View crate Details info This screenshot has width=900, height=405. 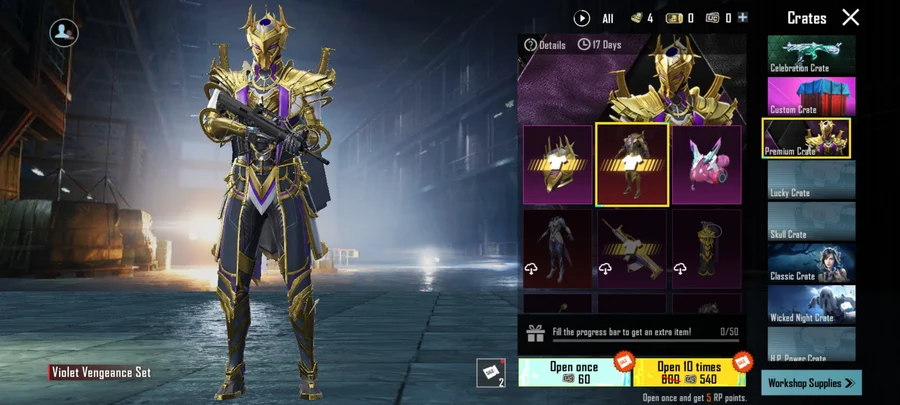[x=545, y=45]
